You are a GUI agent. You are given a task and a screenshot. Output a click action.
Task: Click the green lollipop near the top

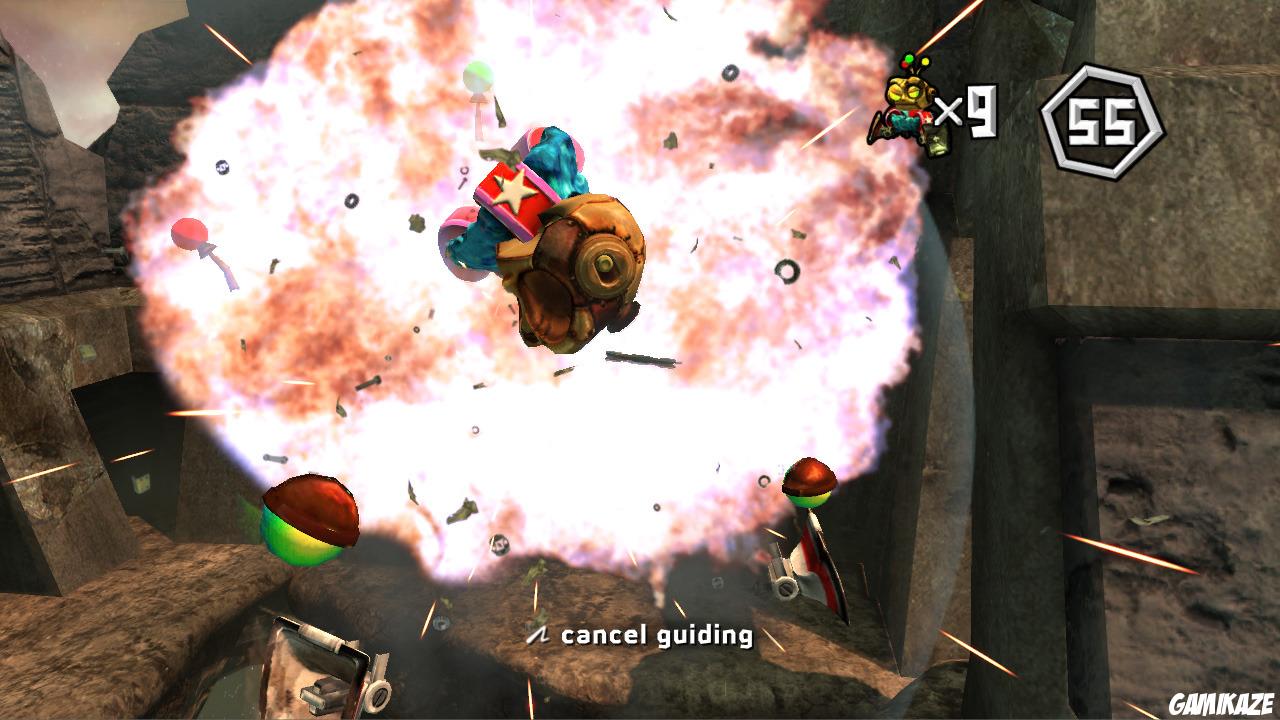(478, 78)
